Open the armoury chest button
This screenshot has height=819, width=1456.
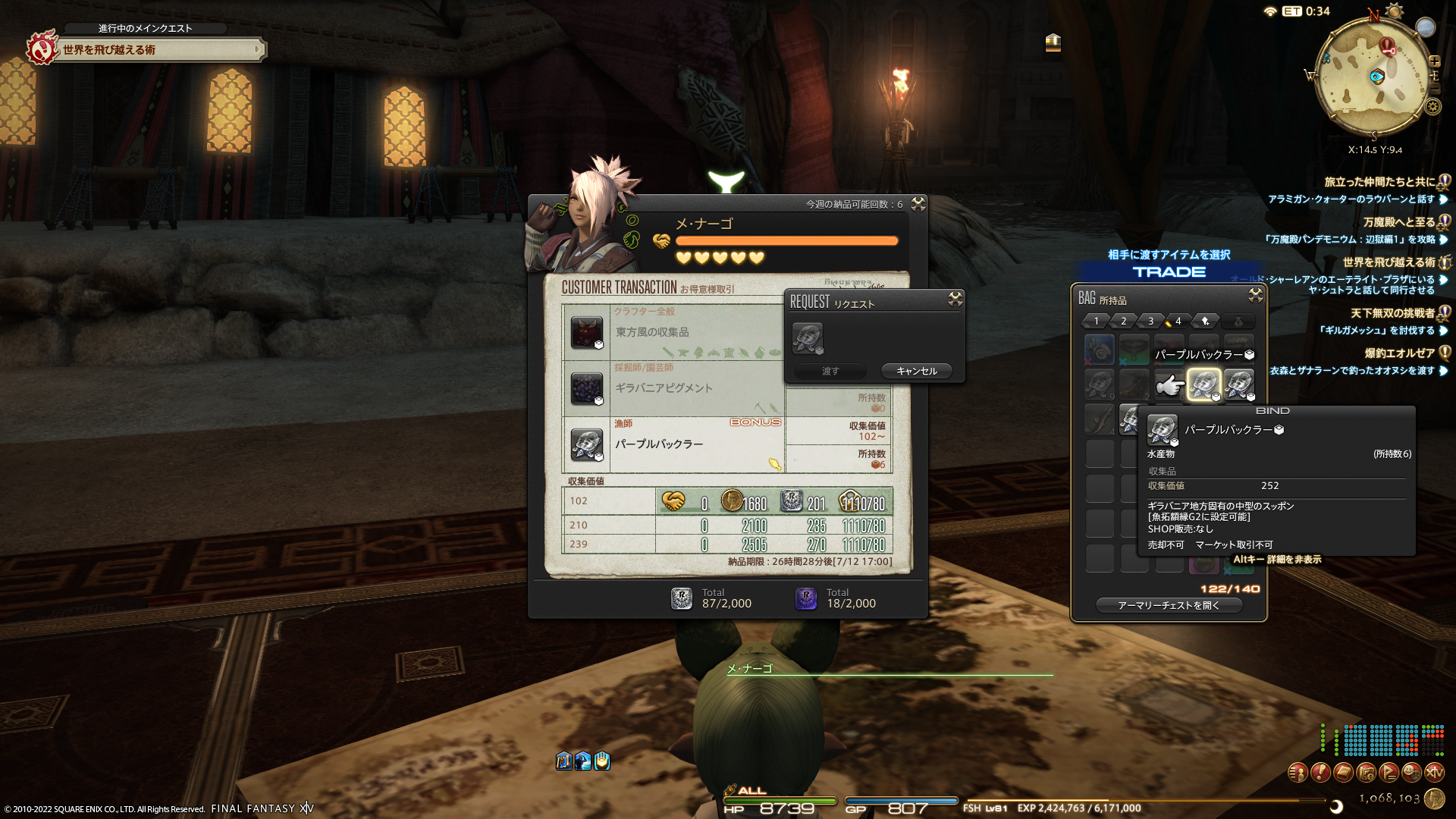(1169, 605)
